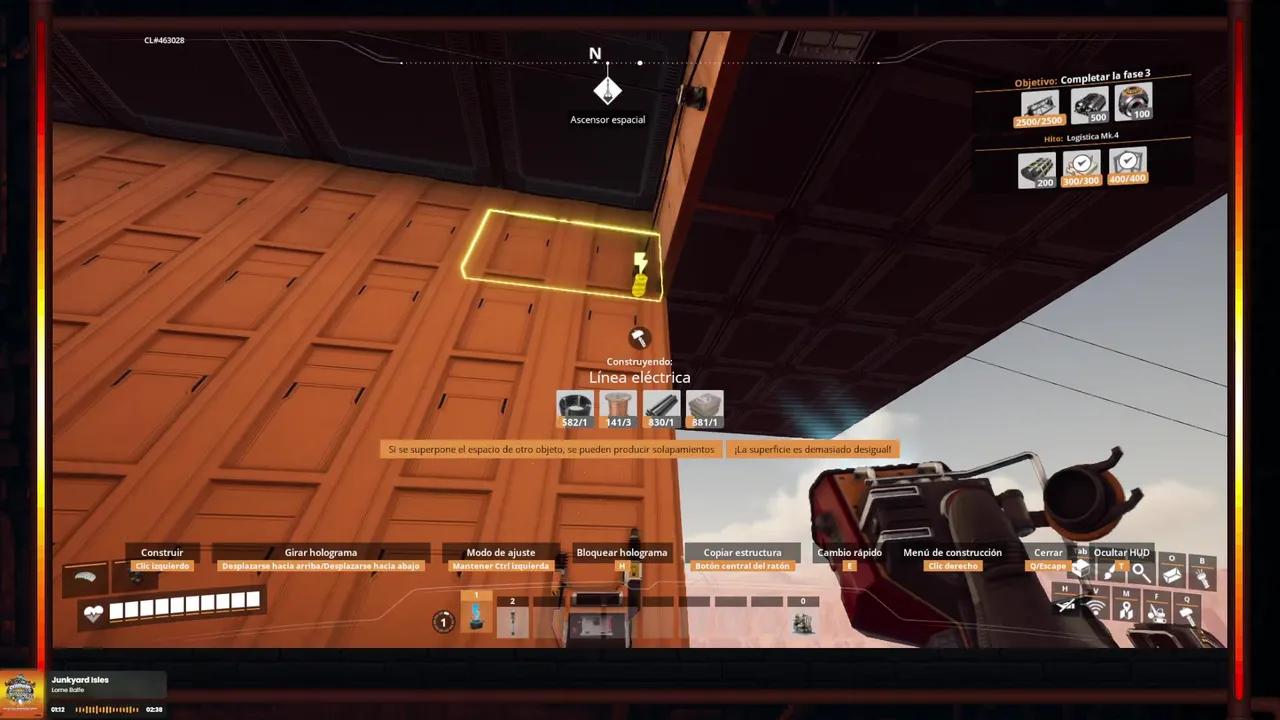Image resolution: width=1280 pixels, height=720 pixels.
Task: Select the map icon with M keybind
Action: (x=1126, y=610)
